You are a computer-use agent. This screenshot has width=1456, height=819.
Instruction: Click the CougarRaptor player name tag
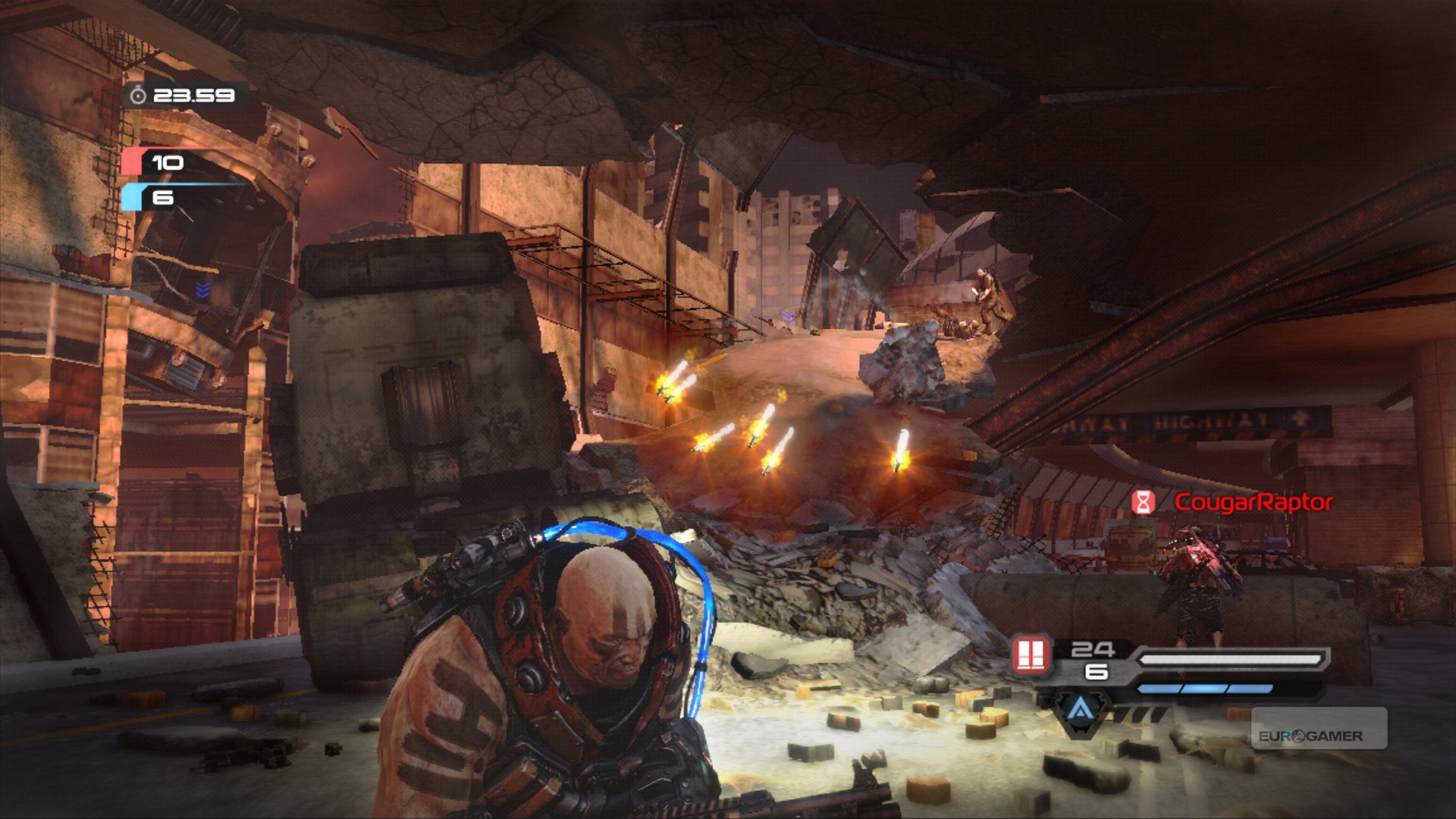(x=1253, y=502)
